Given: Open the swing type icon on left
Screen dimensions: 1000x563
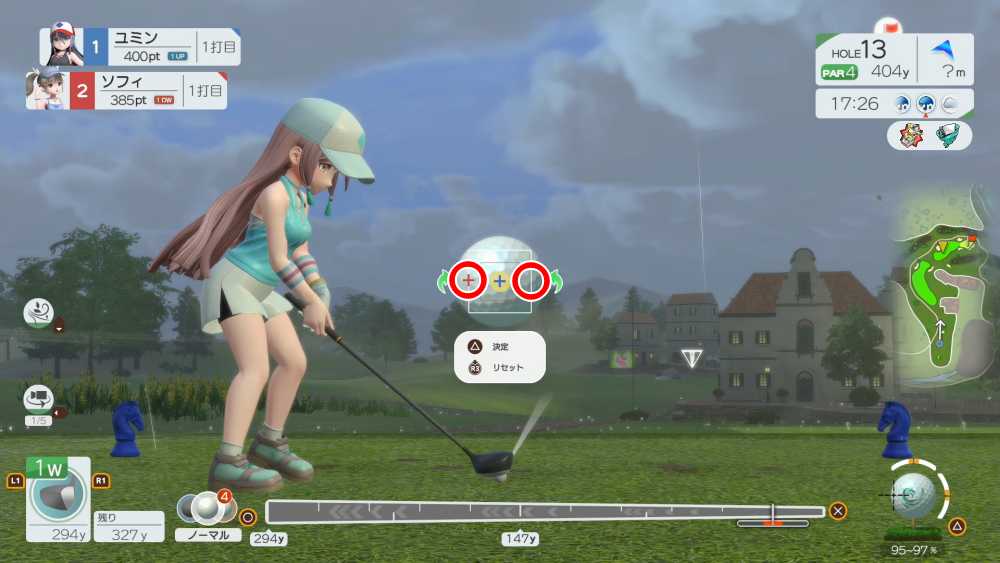Looking at the screenshot, I should [x=38, y=313].
